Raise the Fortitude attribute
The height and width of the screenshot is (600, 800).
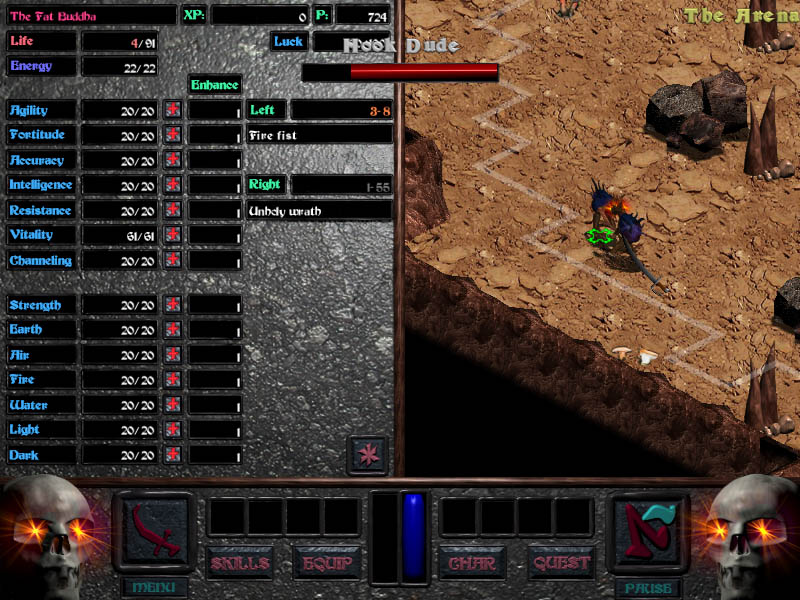click(173, 135)
